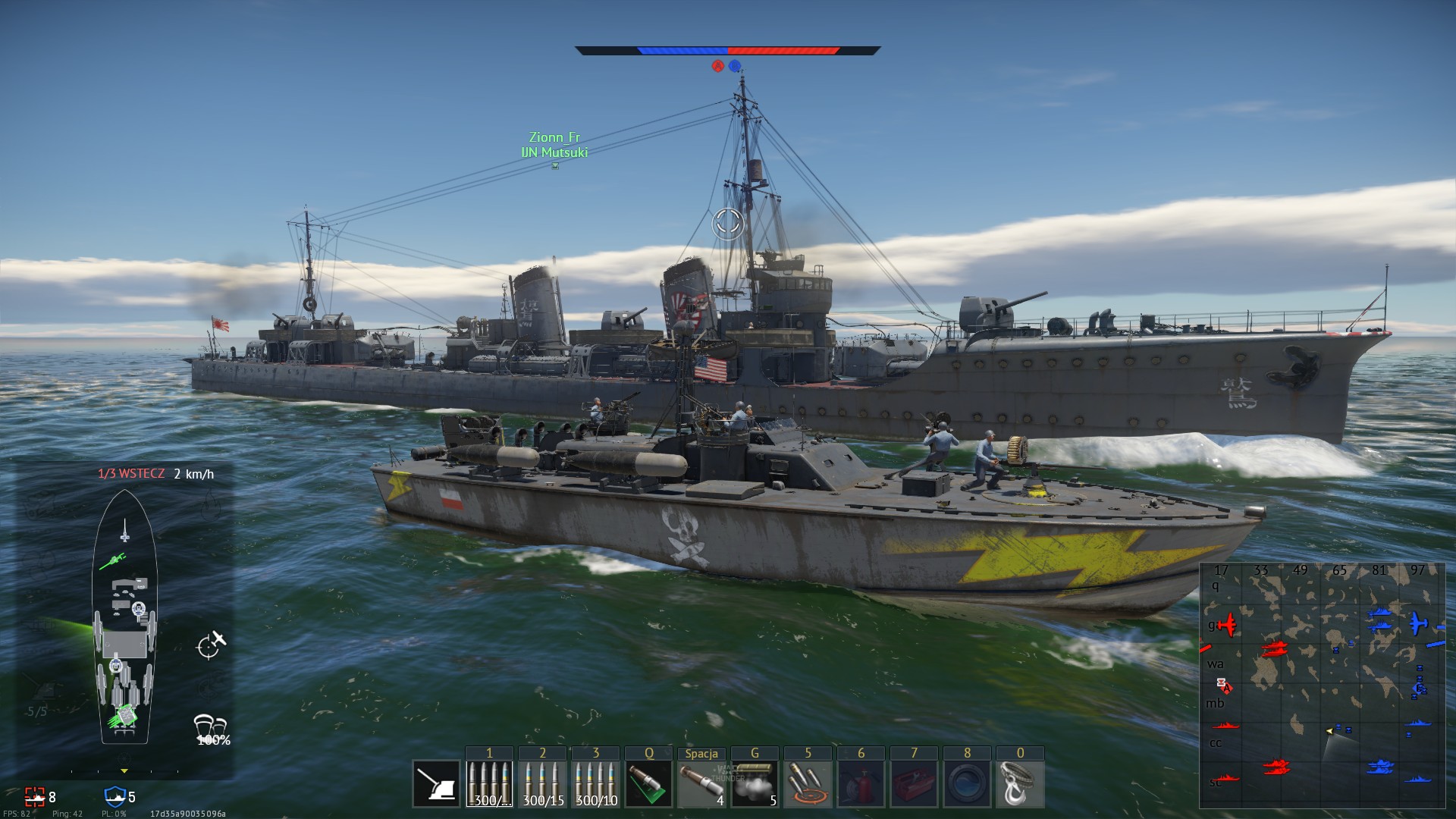This screenshot has height=819, width=1456.
Task: Click the crew count icon showing 100%
Action: pos(210,726)
